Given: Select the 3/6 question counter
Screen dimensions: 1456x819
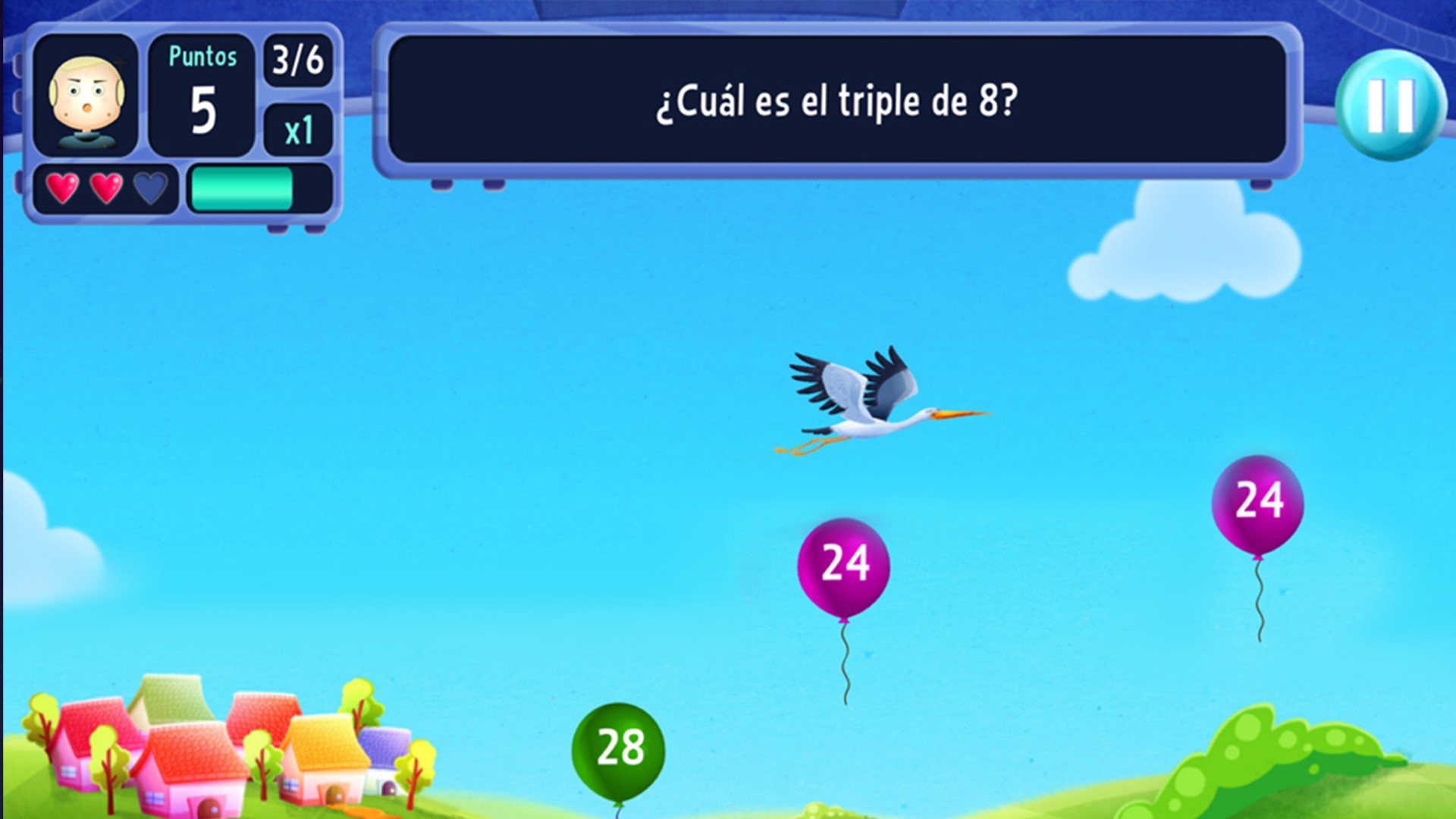Looking at the screenshot, I should [x=297, y=62].
